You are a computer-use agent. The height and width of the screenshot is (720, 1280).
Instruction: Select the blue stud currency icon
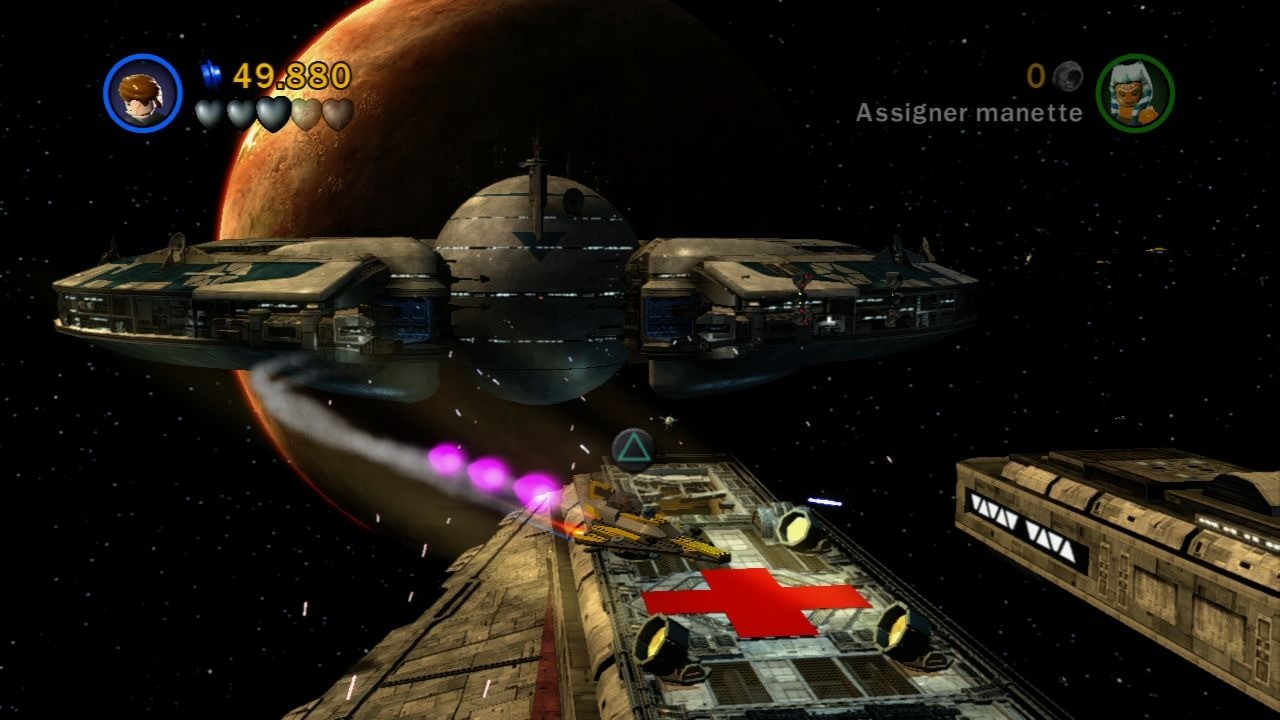point(211,72)
